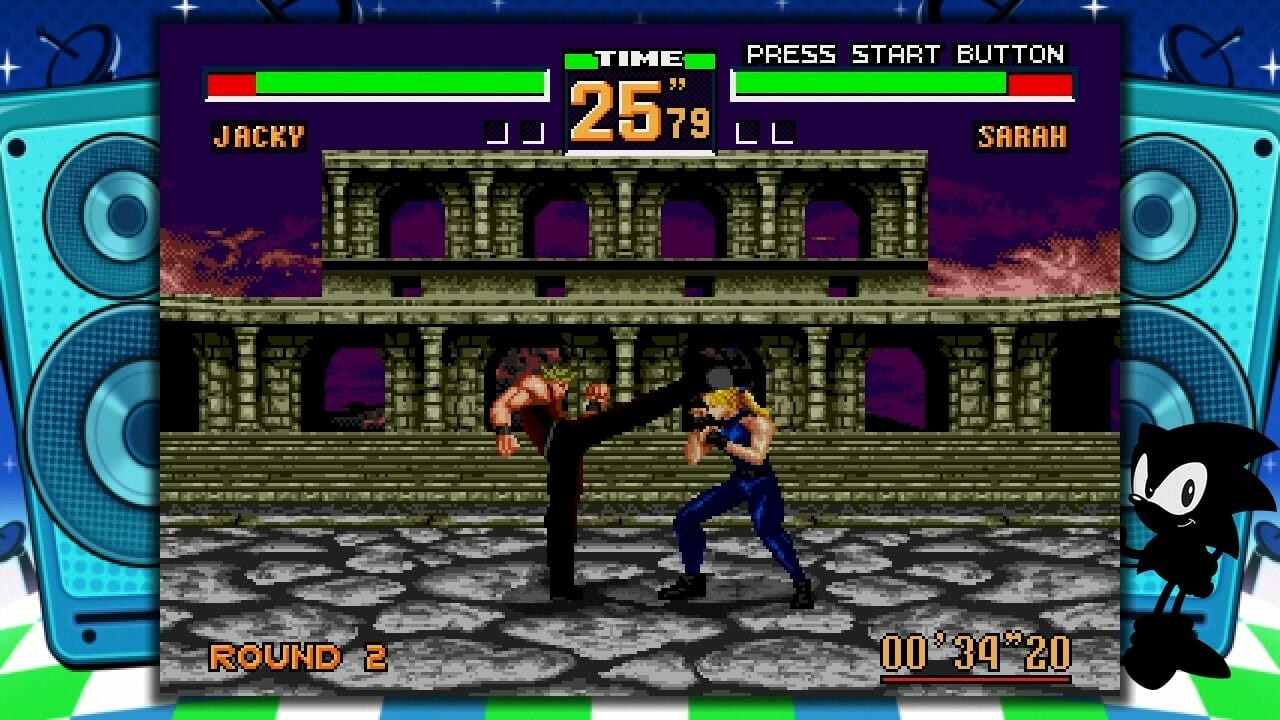1280x720 pixels.
Task: Click Jacky's green health bar
Action: pyautogui.click(x=400, y=83)
